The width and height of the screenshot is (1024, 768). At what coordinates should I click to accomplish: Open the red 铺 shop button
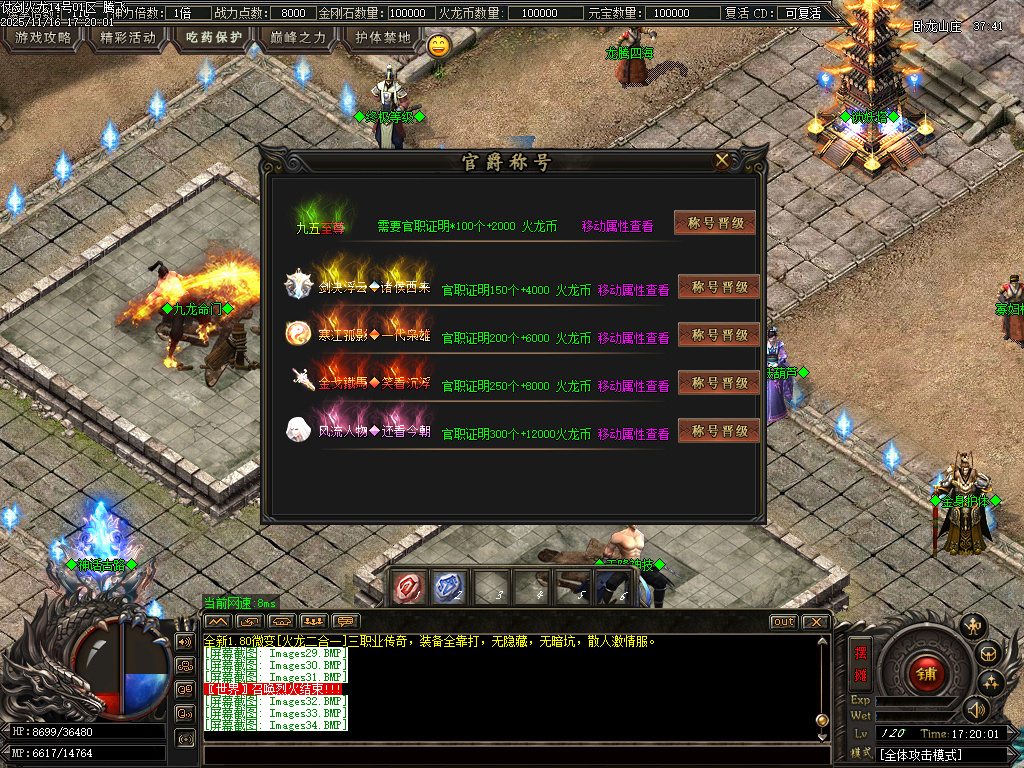[x=926, y=673]
